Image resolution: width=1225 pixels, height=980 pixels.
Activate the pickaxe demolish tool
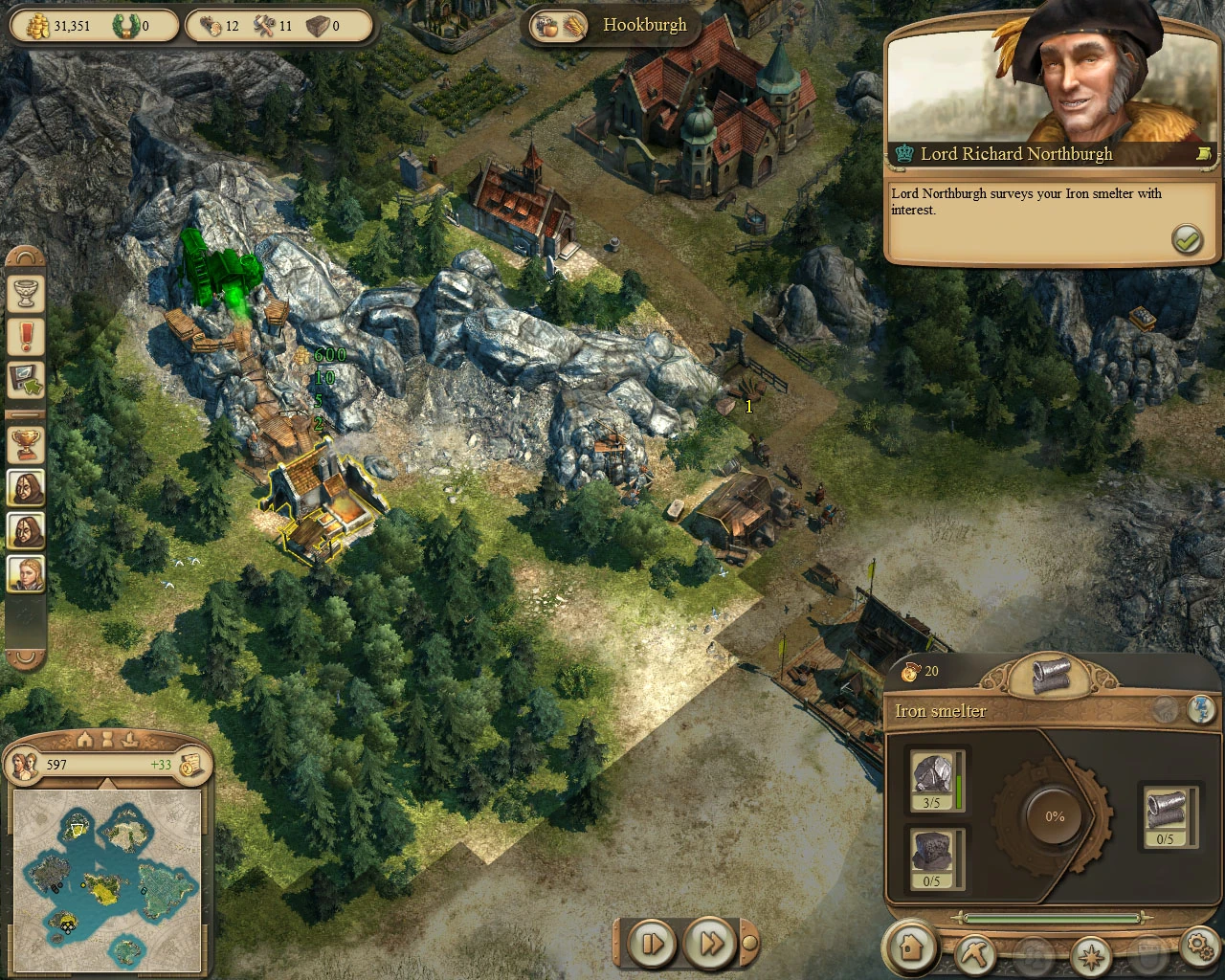[x=974, y=953]
